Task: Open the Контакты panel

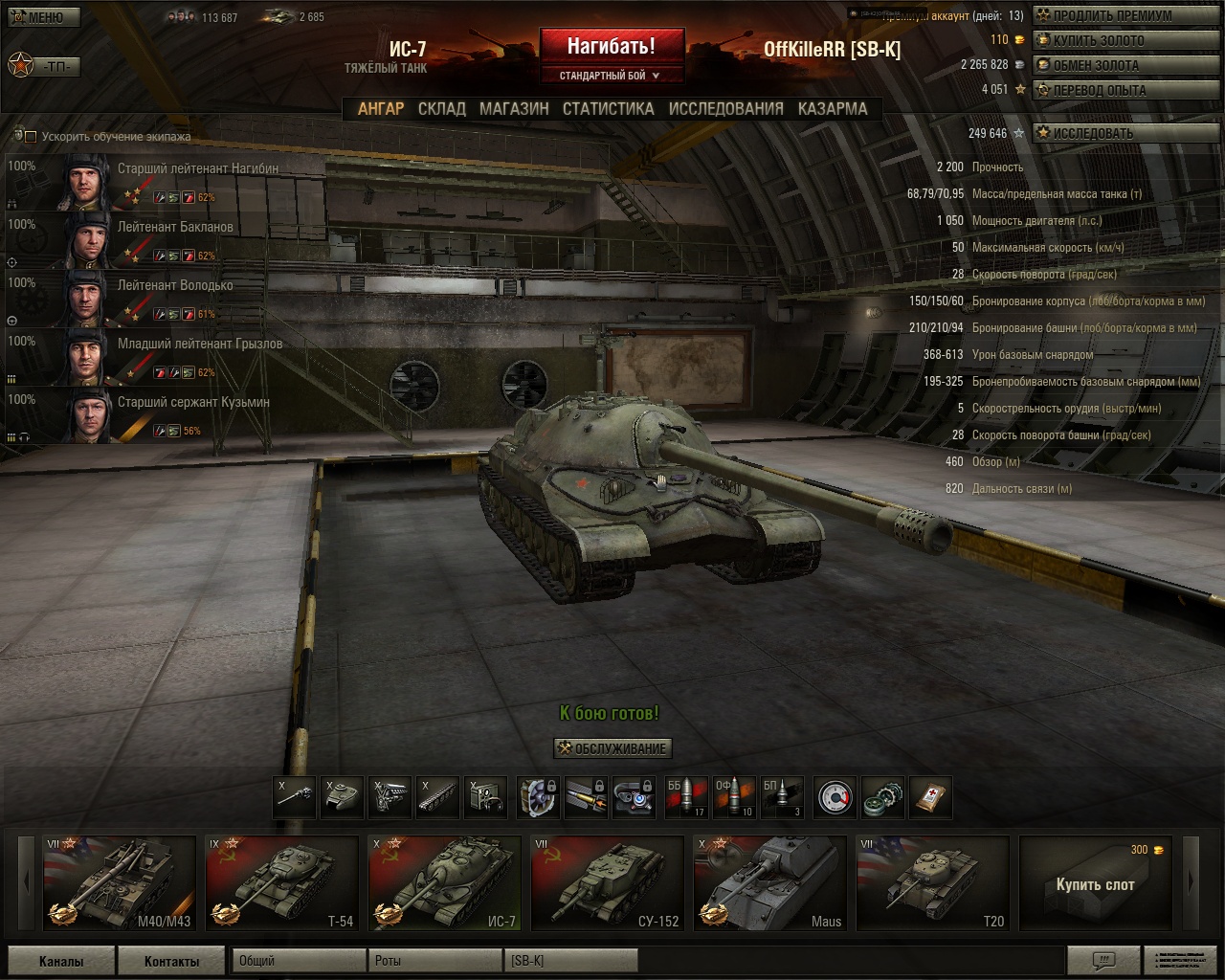Action: pyautogui.click(x=171, y=961)
